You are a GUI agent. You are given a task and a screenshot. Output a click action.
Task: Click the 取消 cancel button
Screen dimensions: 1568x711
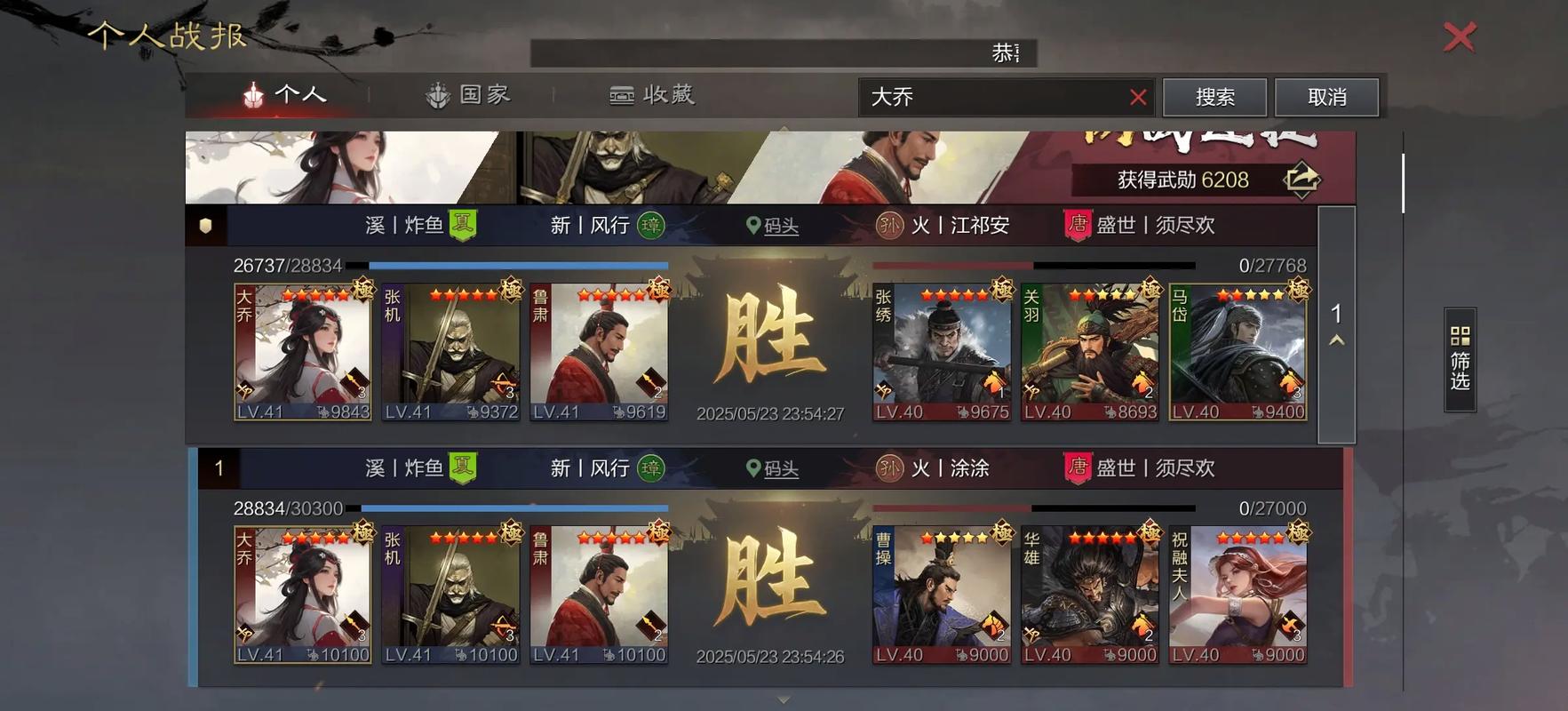click(x=1326, y=96)
